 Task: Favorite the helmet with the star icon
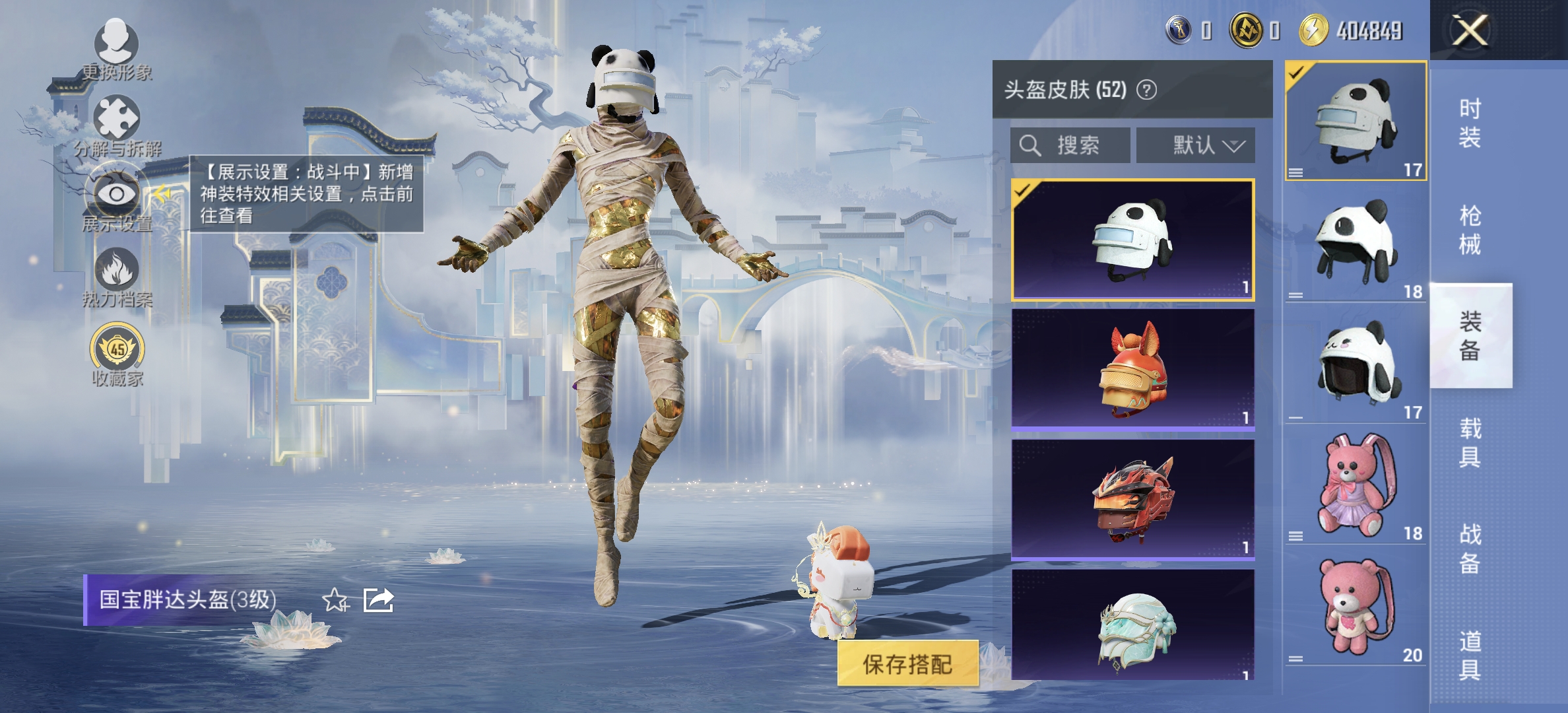(335, 600)
